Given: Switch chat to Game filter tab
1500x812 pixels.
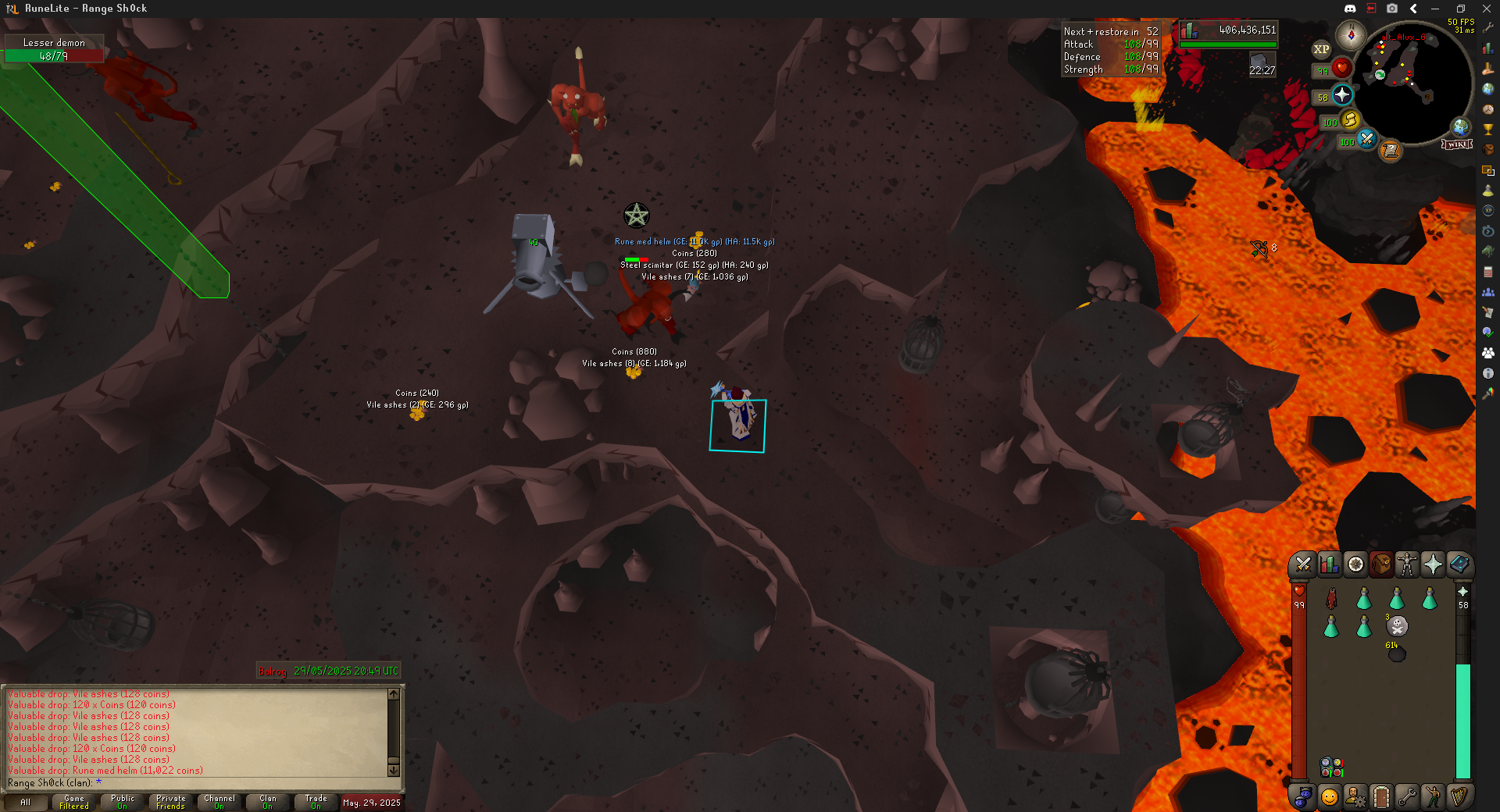Looking at the screenshot, I should pos(74,802).
